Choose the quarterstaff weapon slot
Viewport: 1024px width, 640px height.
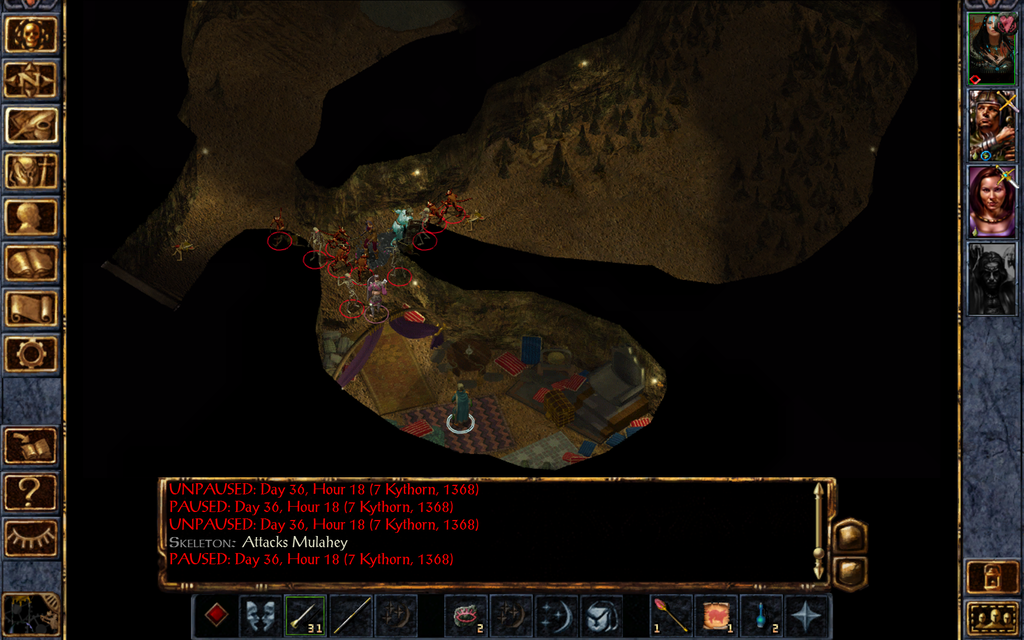[351, 615]
